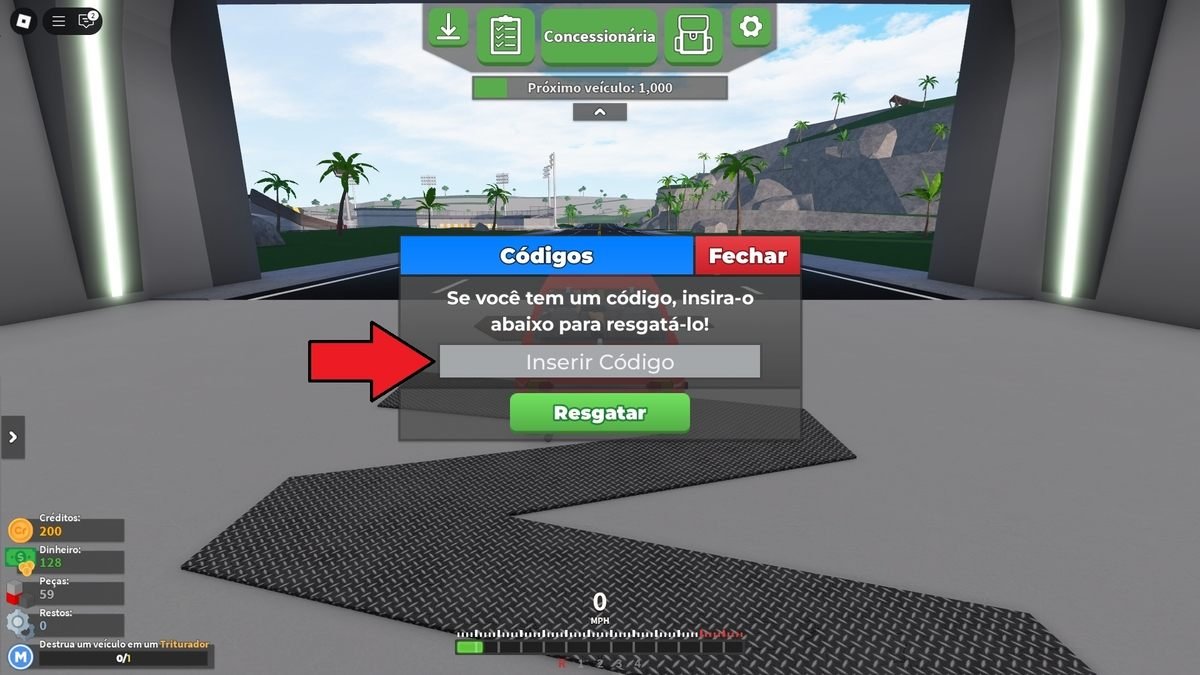Open the clipboard checklist quests button
Screen dimensions: 1200x675
coord(505,35)
